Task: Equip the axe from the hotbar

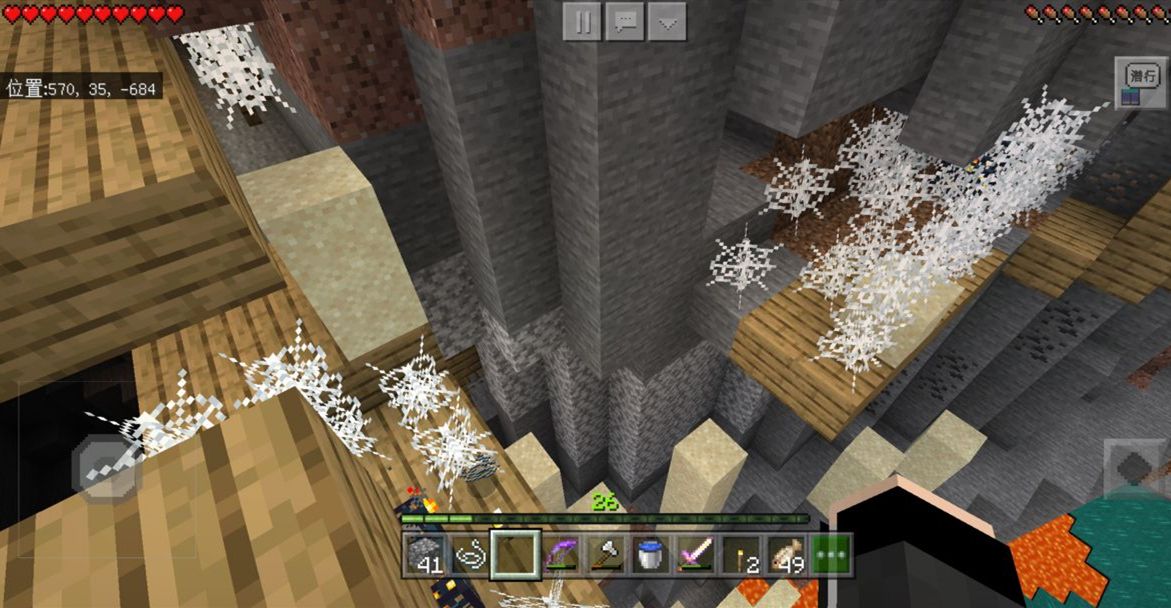Action: point(603,554)
